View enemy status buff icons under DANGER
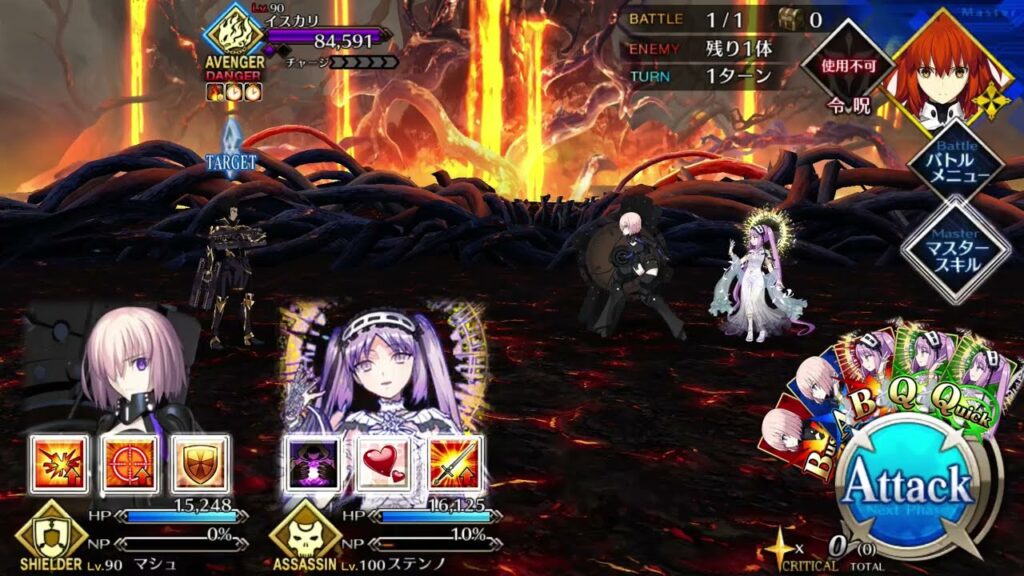This screenshot has width=1024, height=576. pos(233,92)
